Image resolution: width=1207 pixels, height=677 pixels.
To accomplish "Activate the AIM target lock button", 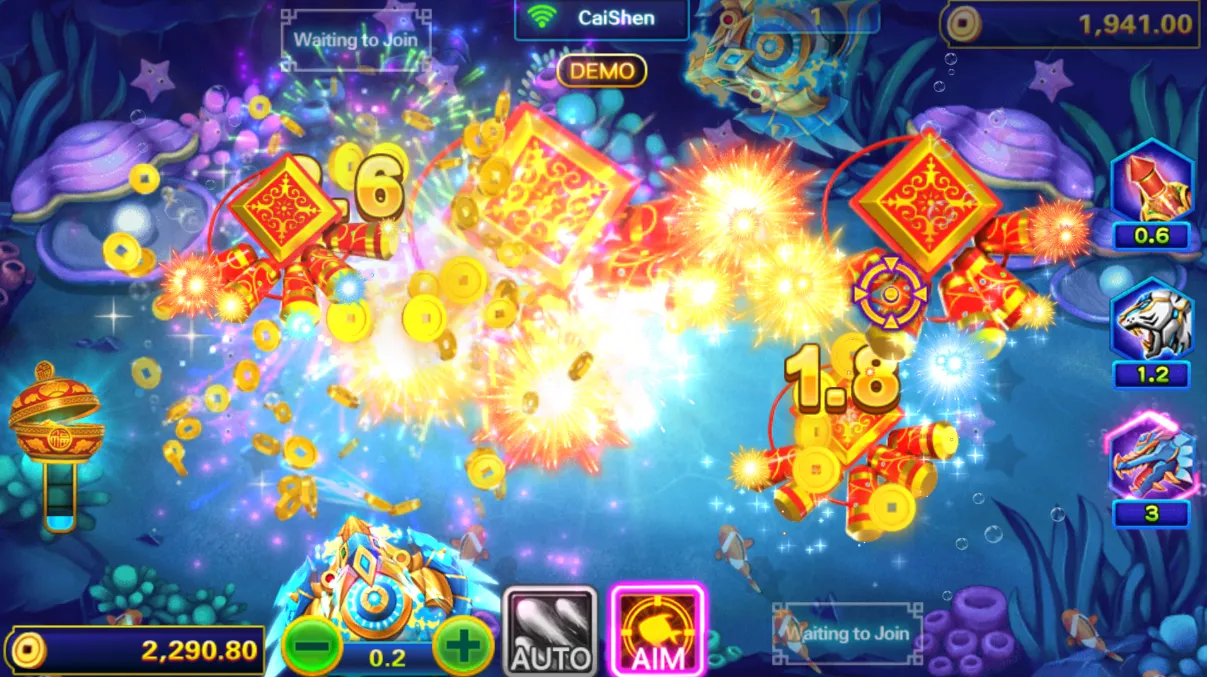I will [658, 631].
